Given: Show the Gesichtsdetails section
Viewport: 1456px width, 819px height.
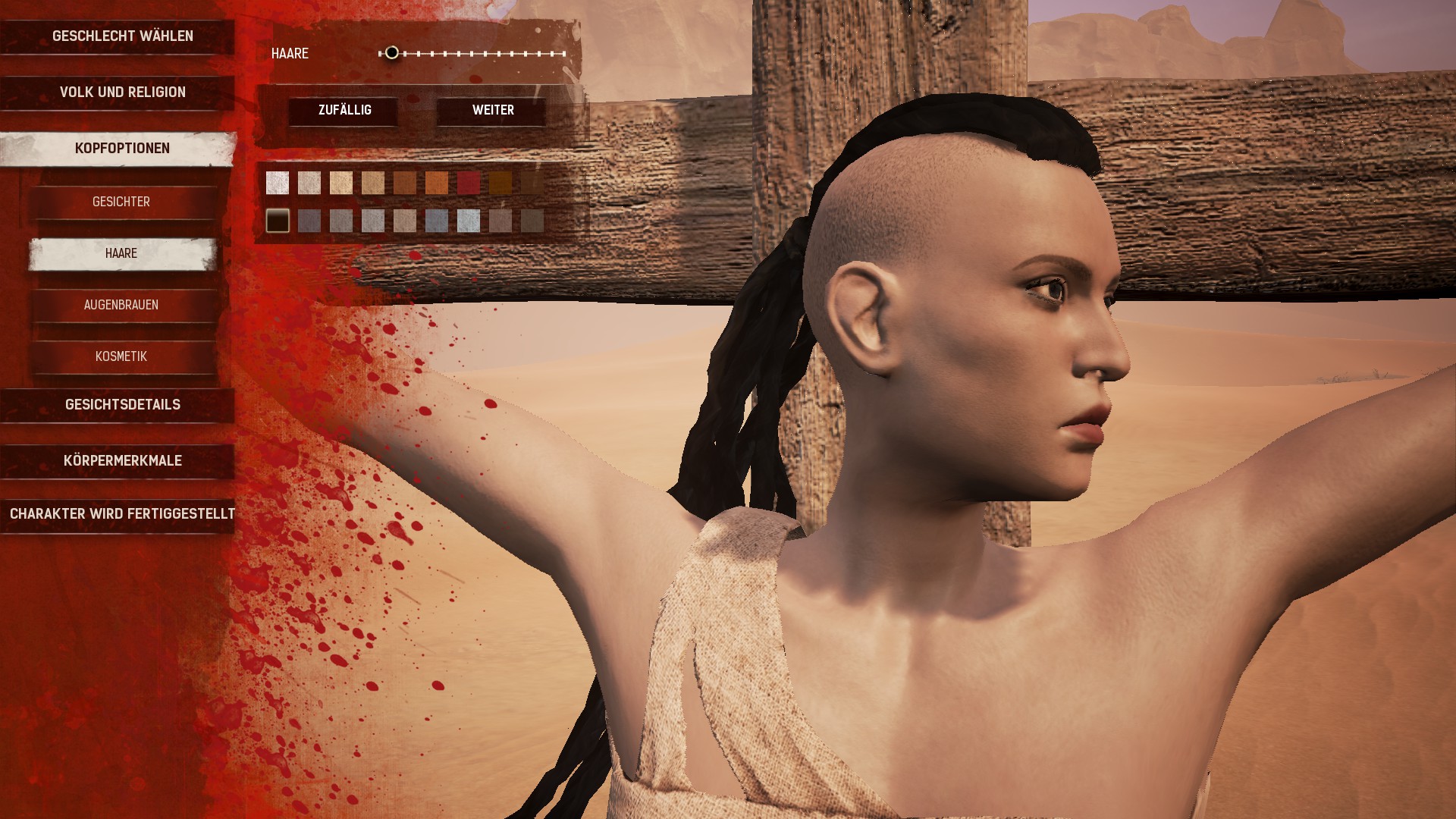Looking at the screenshot, I should [x=122, y=405].
